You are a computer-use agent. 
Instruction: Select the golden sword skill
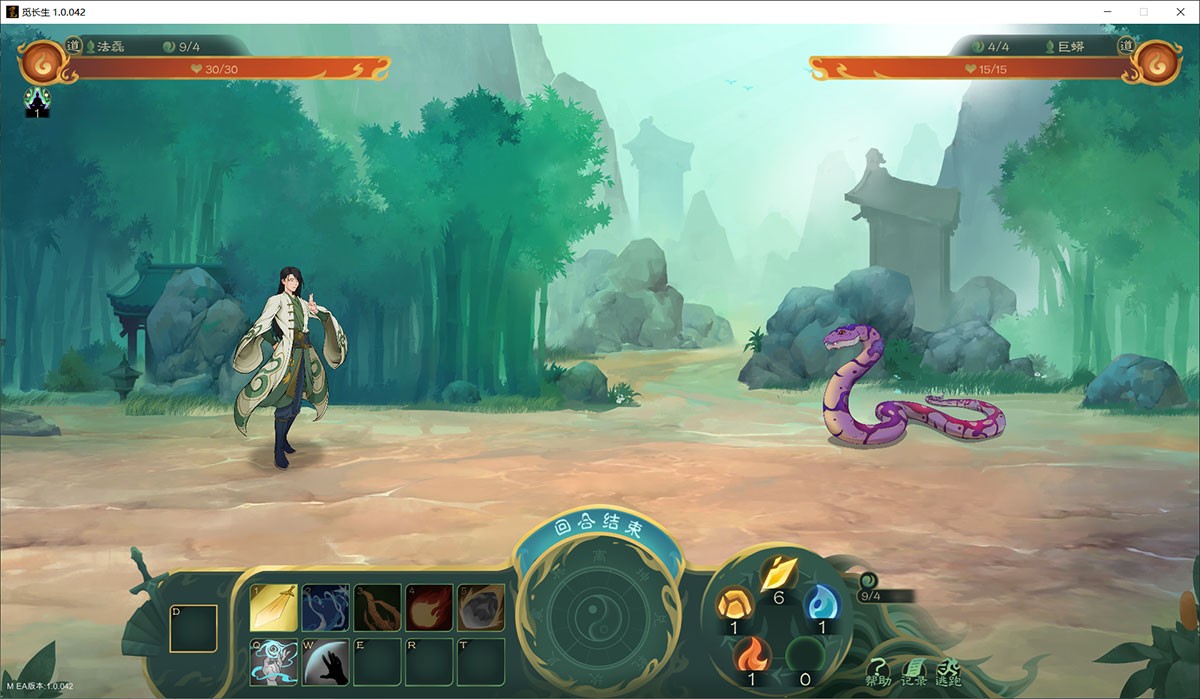coord(273,608)
